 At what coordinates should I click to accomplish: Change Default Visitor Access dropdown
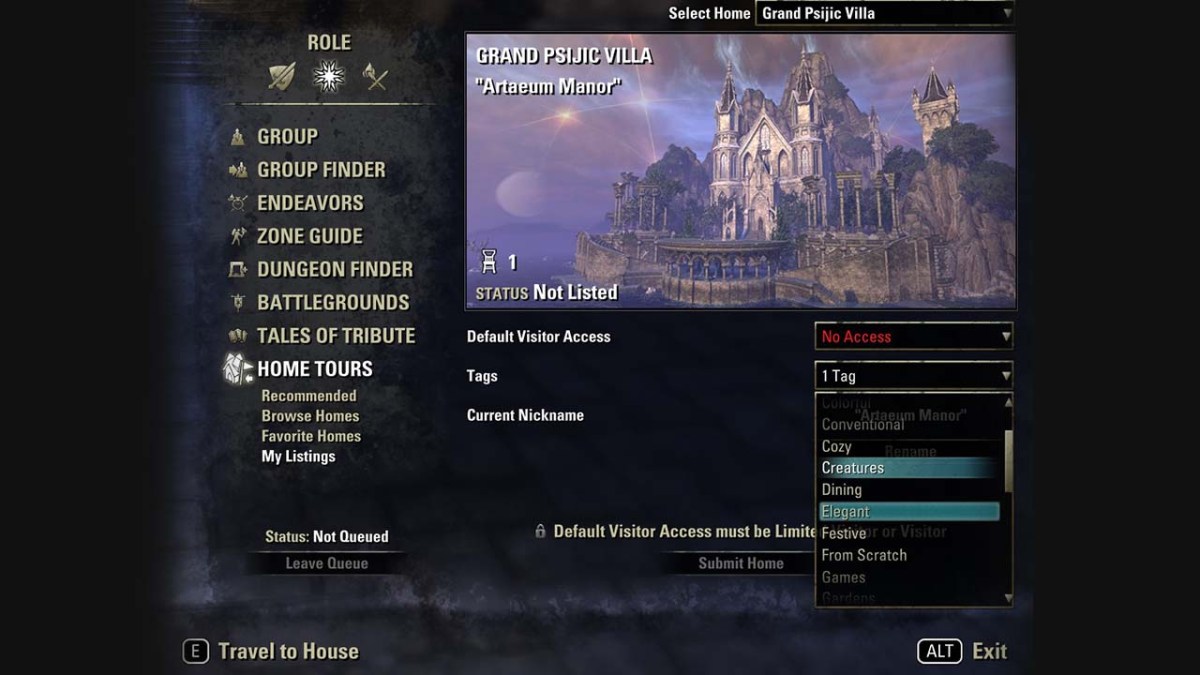point(914,337)
